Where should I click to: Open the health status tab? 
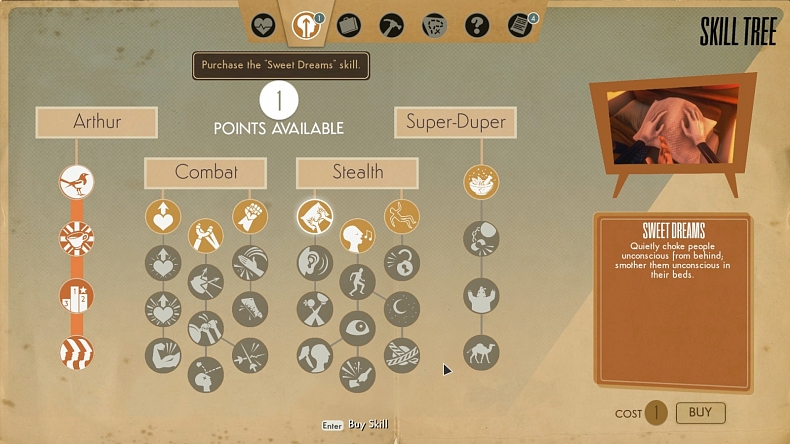(263, 24)
